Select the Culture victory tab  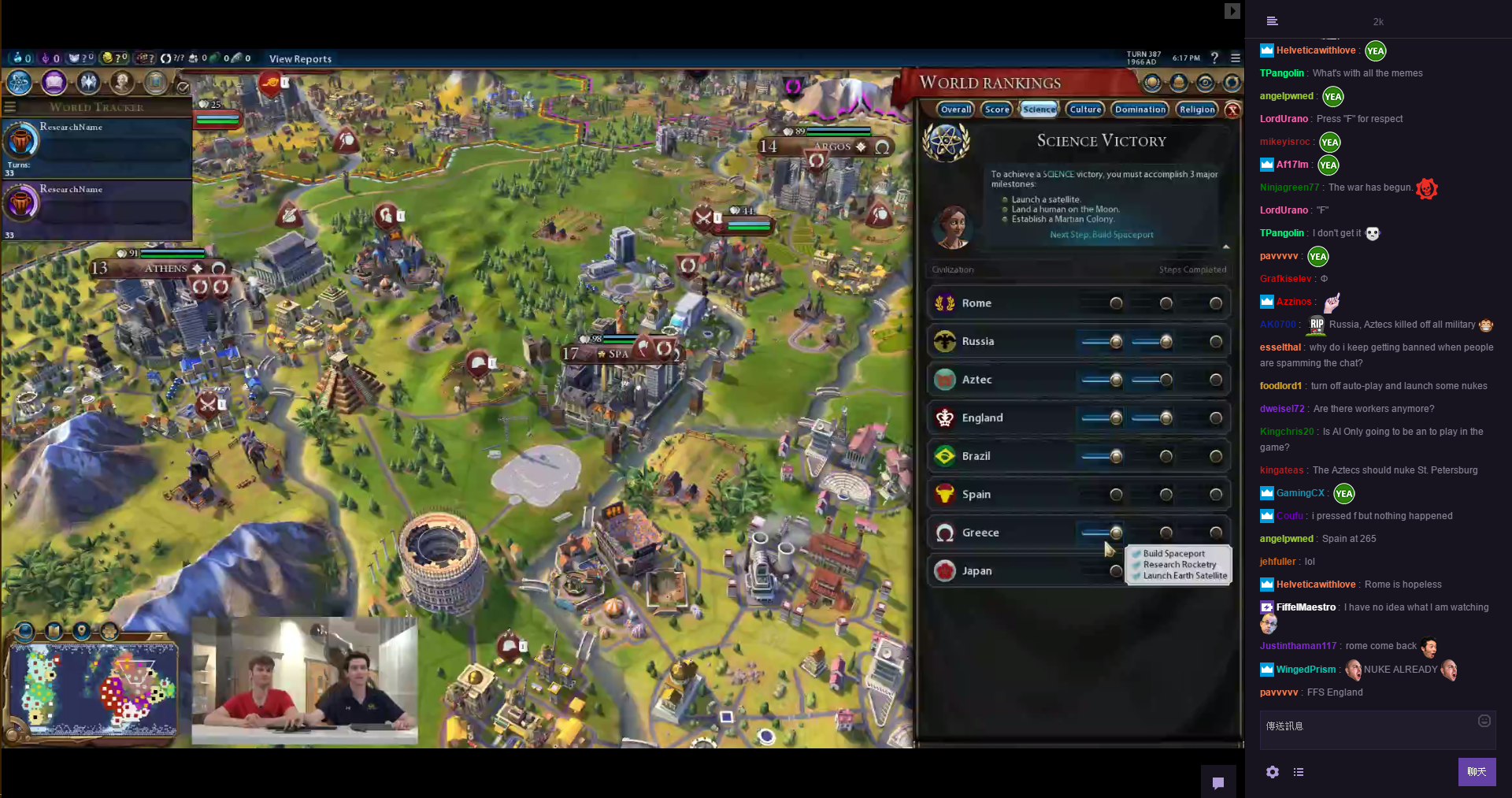(1085, 109)
